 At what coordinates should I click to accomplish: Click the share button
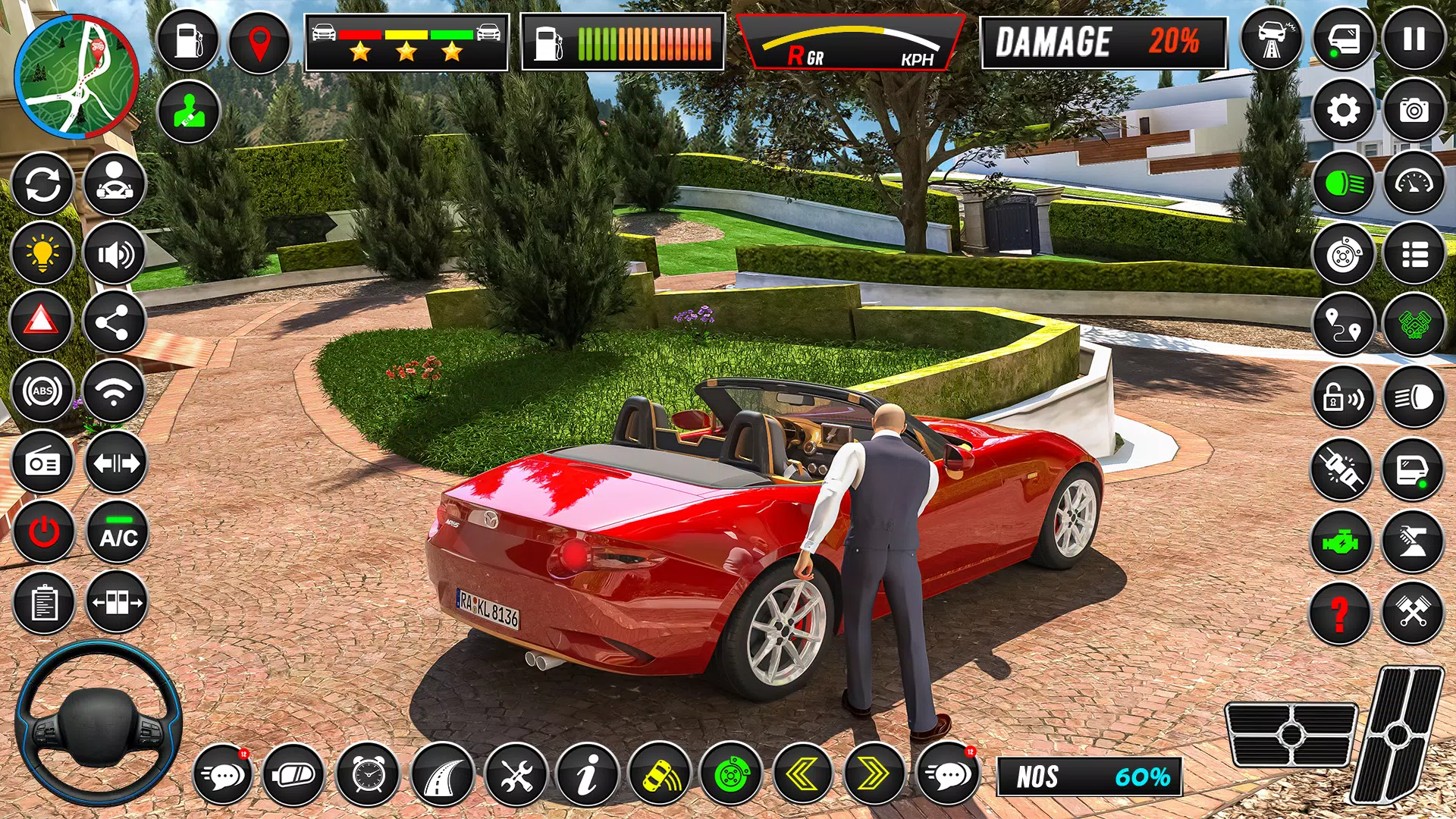coord(114,322)
